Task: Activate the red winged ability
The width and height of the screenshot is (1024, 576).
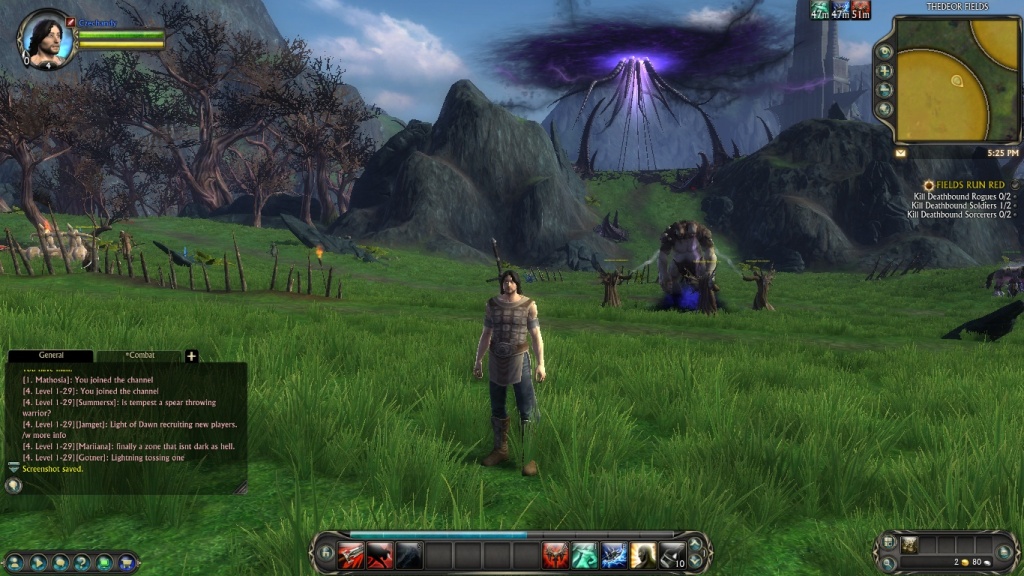Action: 556,555
